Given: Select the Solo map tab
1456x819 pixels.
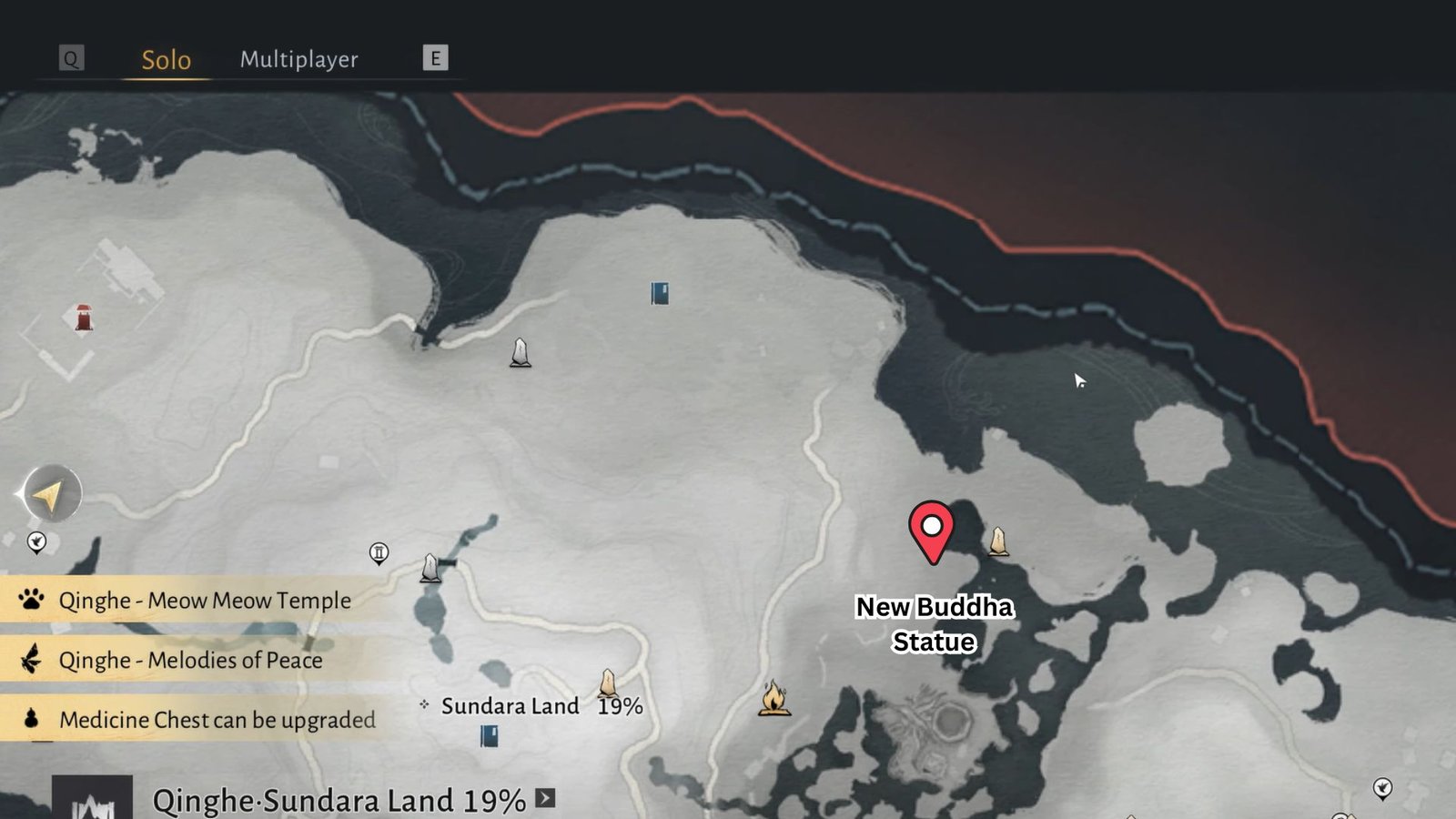Looking at the screenshot, I should pos(166,60).
